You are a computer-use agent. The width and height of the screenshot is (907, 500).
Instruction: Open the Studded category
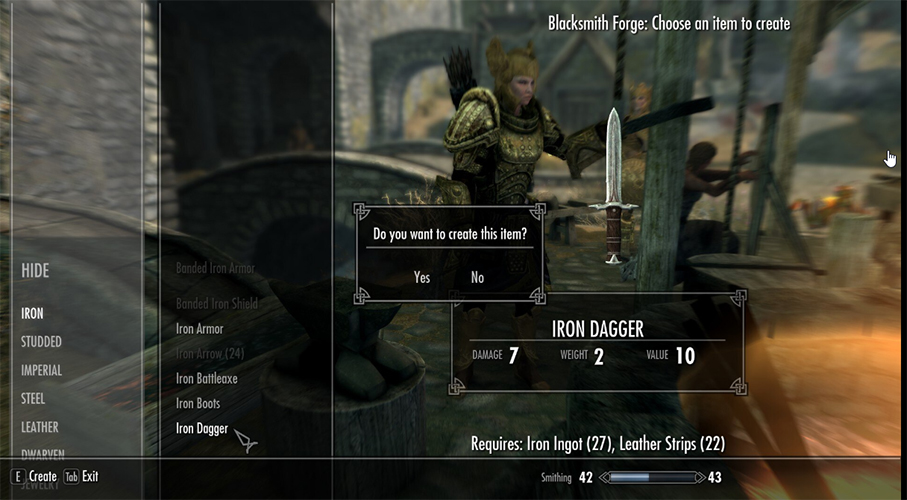click(41, 342)
